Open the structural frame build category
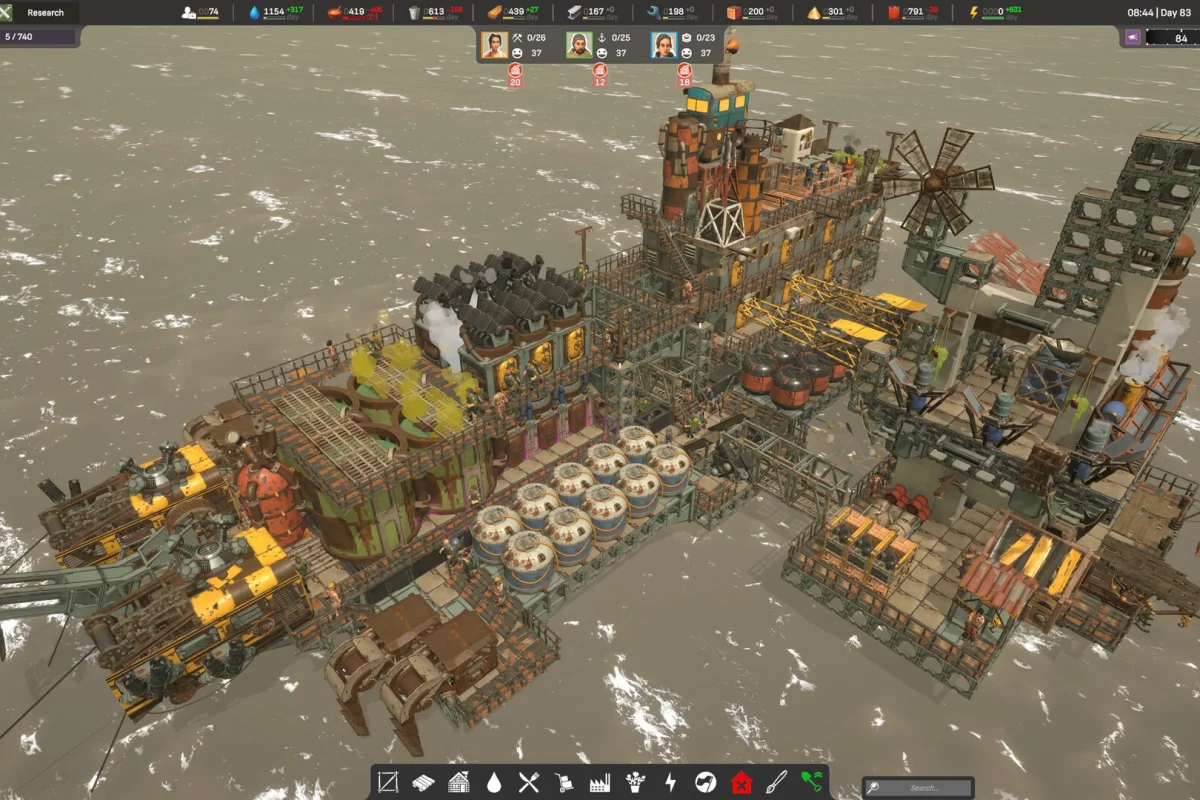The image size is (1200, 800). (388, 782)
